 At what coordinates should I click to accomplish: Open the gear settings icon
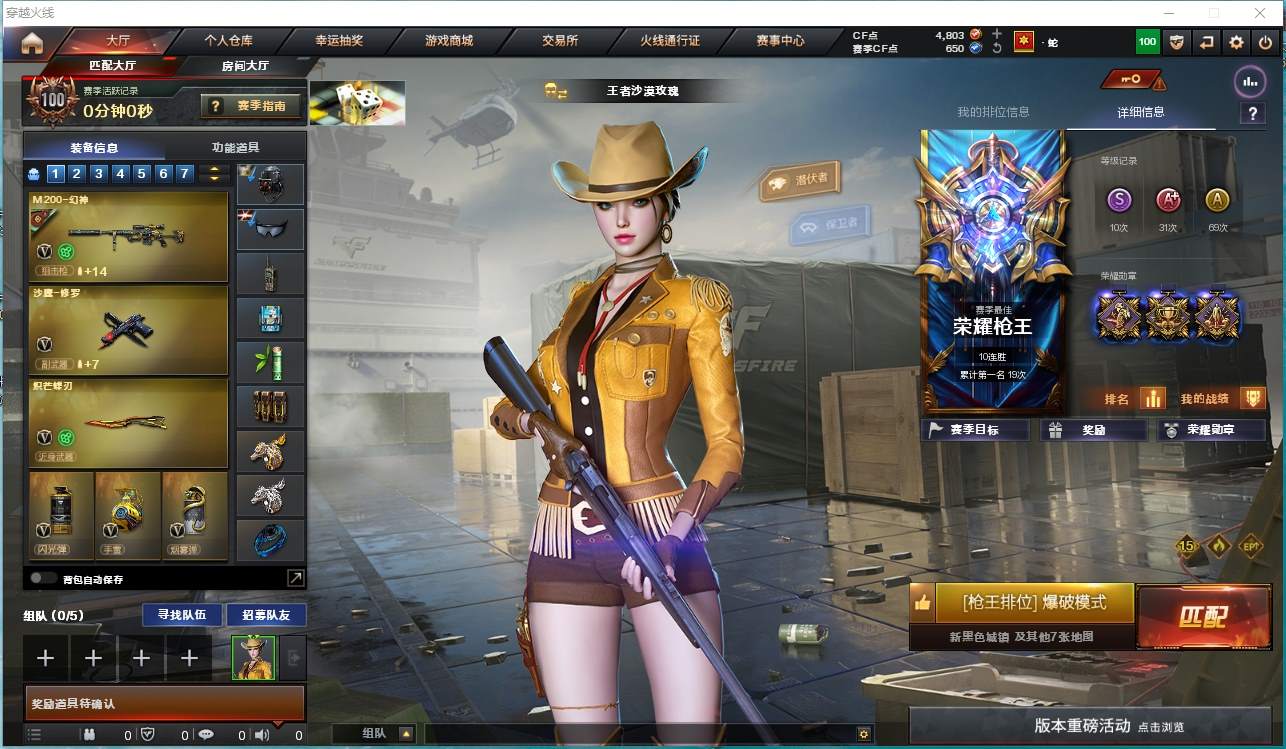point(1237,42)
